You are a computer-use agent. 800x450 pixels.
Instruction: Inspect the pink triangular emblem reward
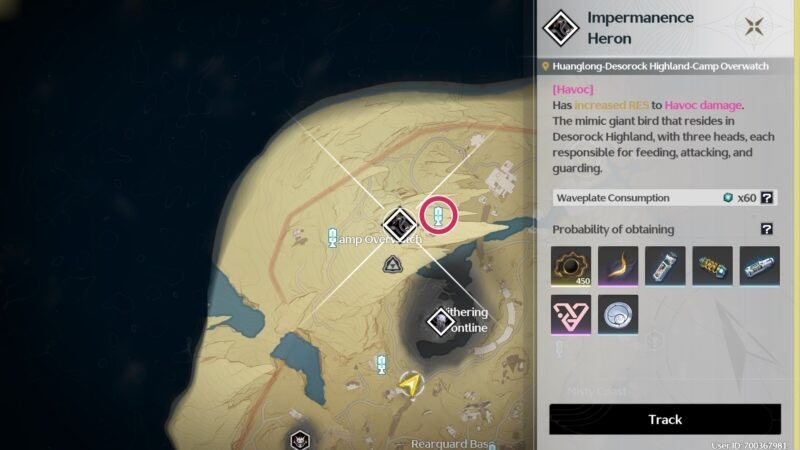coord(571,314)
